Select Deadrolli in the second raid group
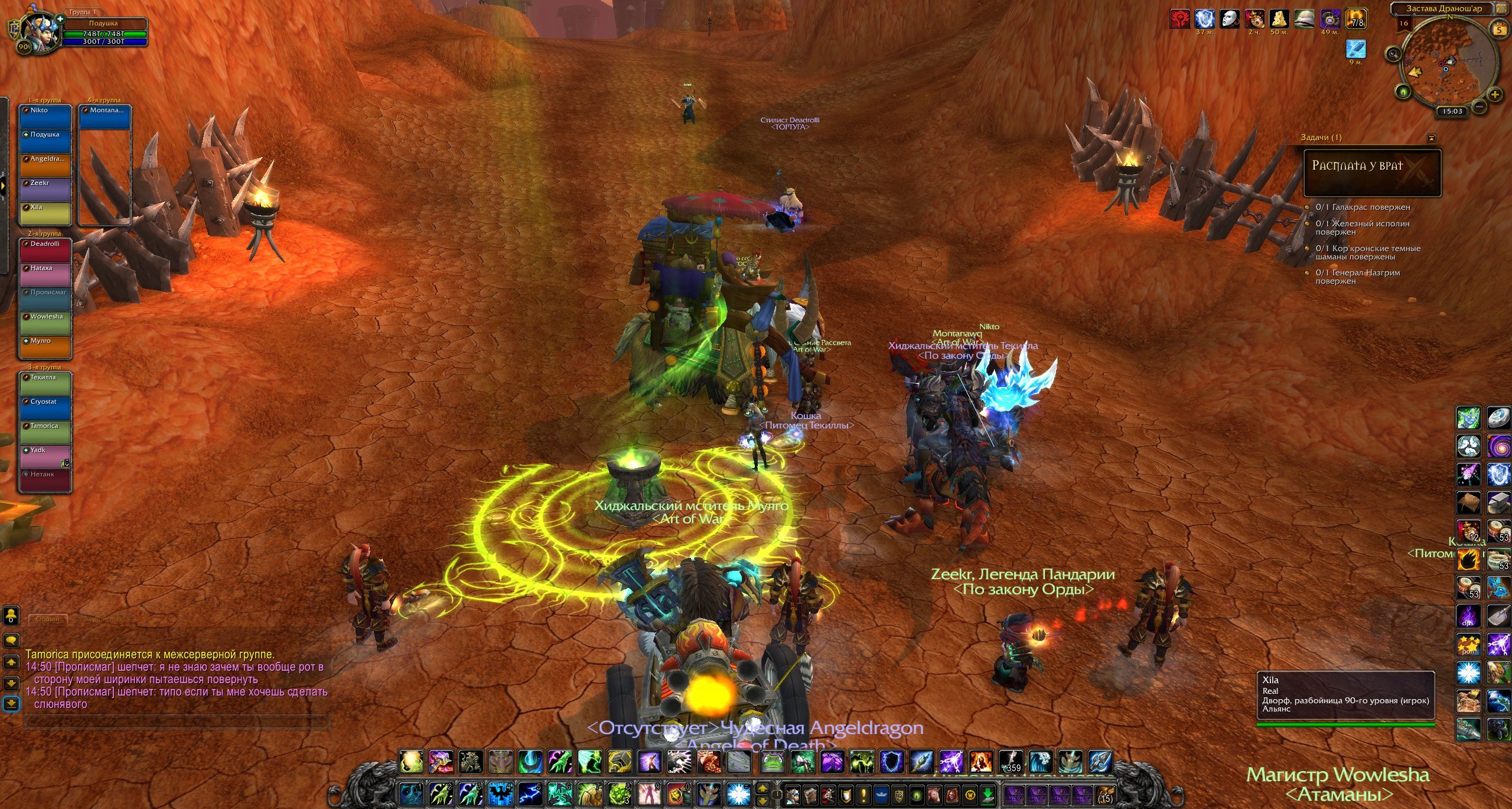1512x809 pixels. [x=45, y=251]
